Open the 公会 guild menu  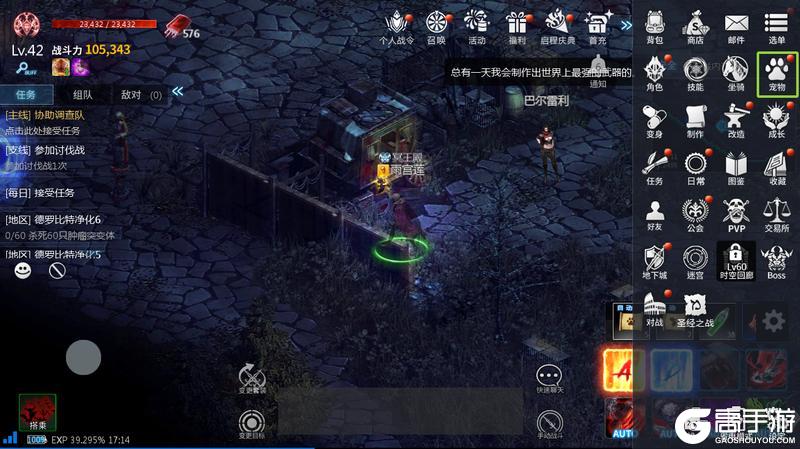695,214
